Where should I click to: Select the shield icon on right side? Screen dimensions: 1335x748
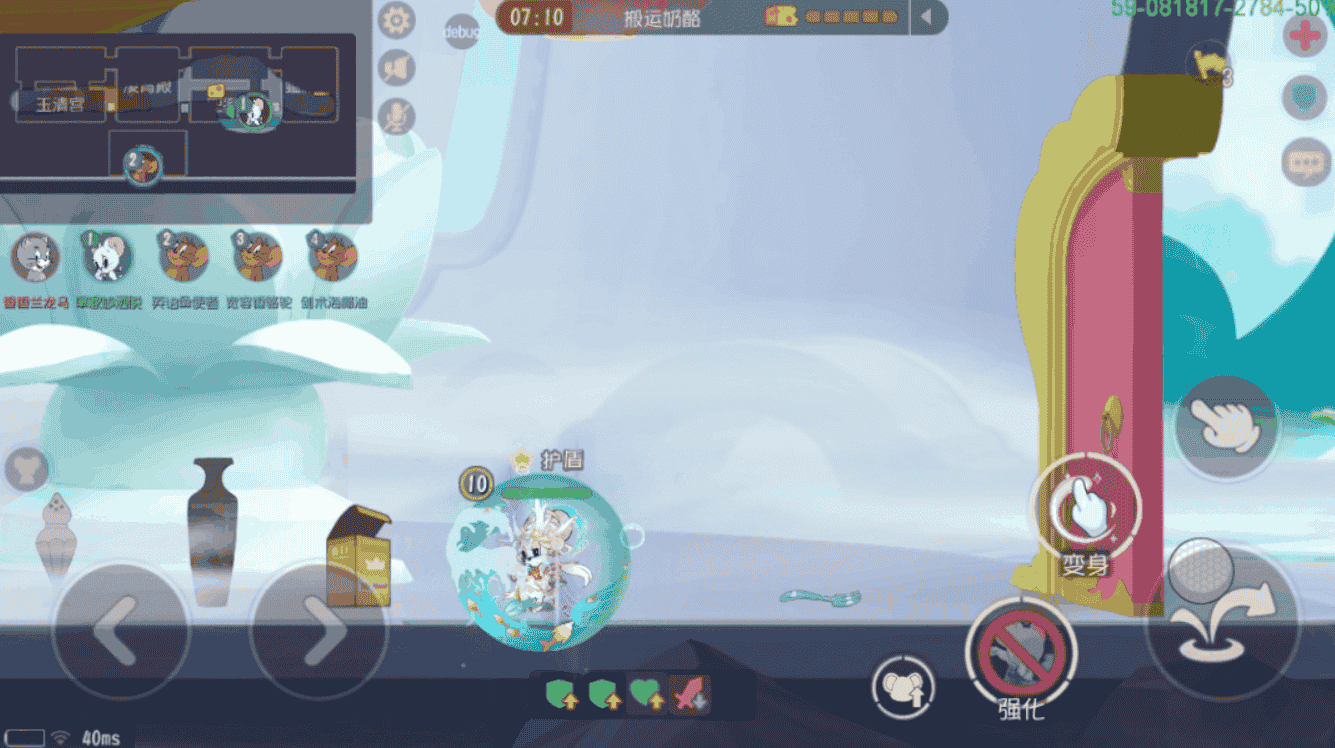[x=1303, y=98]
